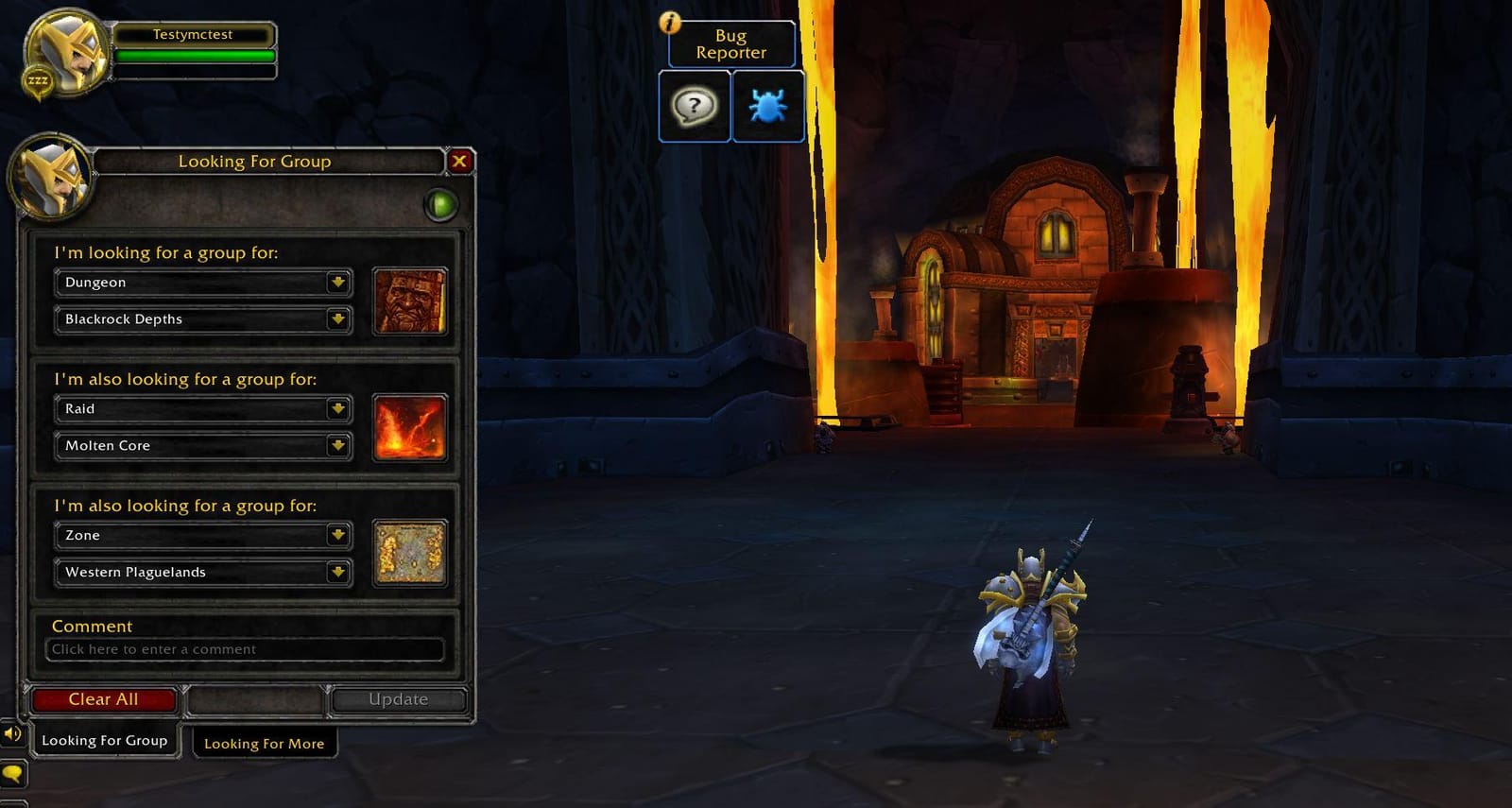Click the blue bug icon to report a bug
This screenshot has width=1512, height=808.
click(x=768, y=107)
